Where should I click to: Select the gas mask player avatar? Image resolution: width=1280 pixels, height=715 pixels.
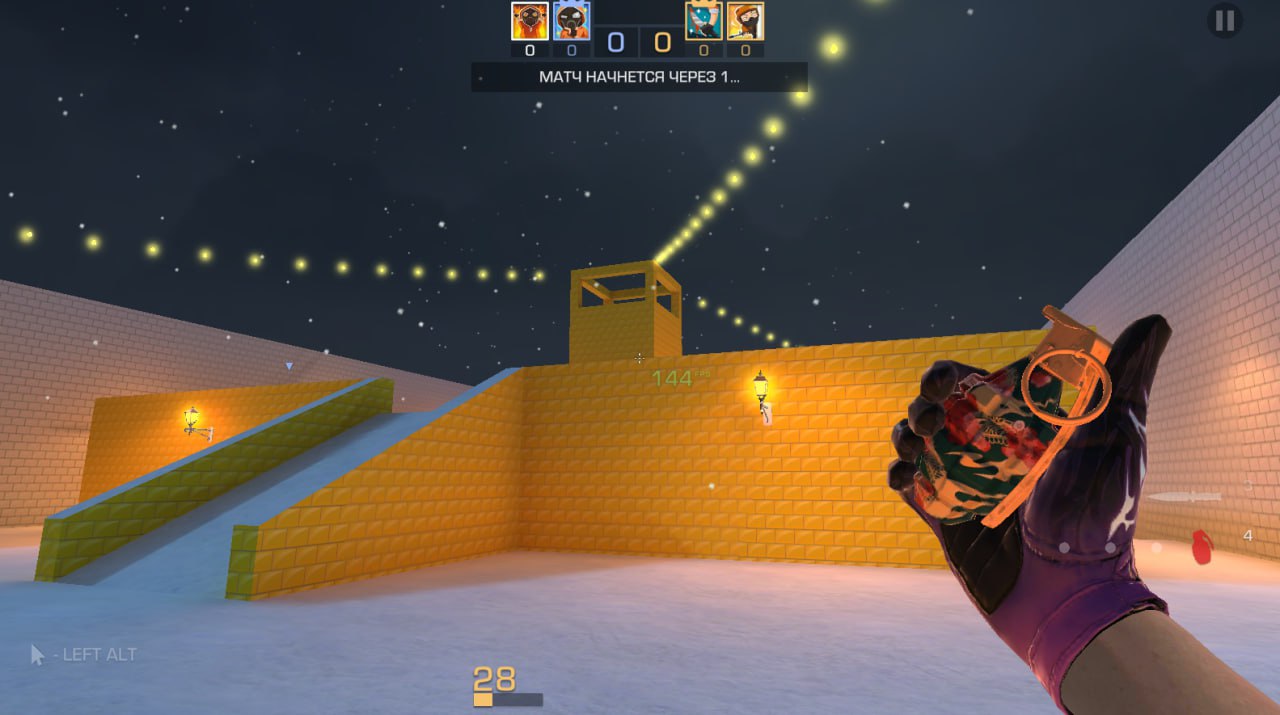click(572, 21)
